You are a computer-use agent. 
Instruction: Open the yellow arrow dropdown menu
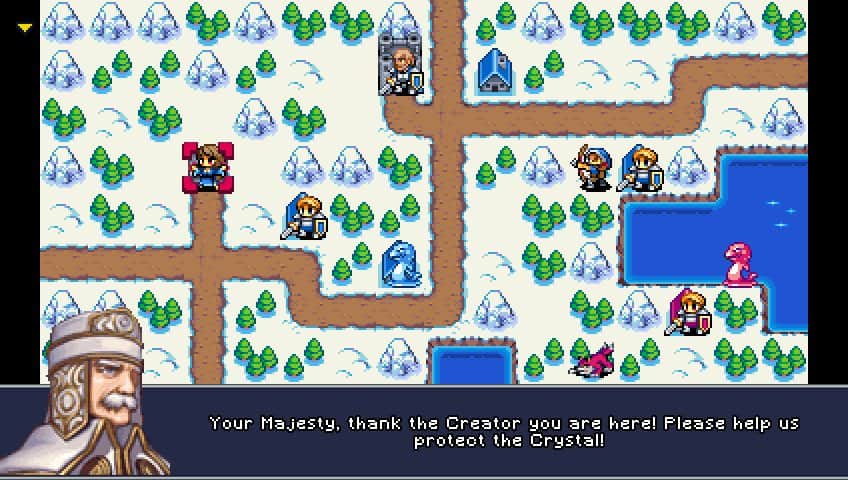24,28
